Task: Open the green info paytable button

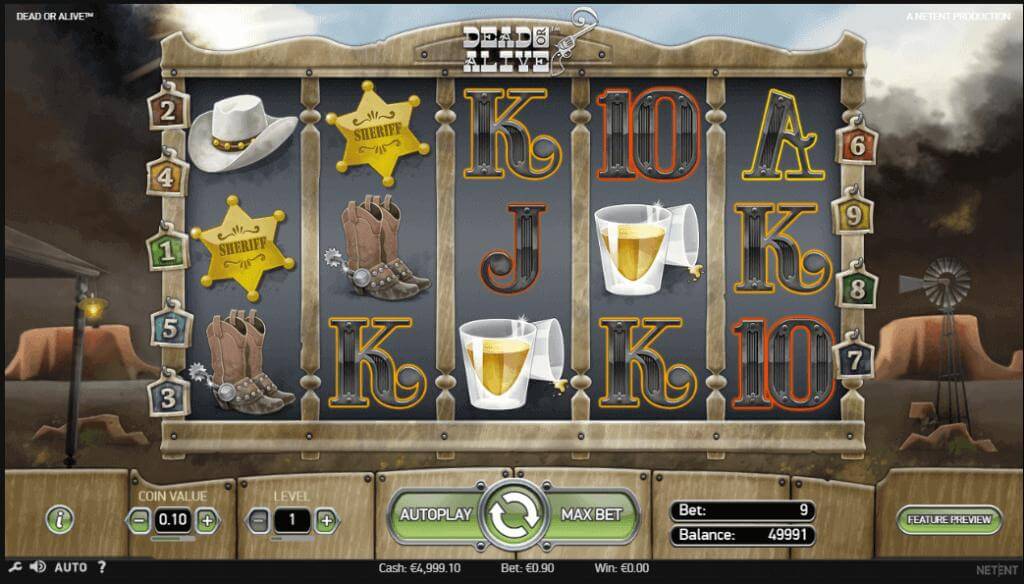Action: 61,519
